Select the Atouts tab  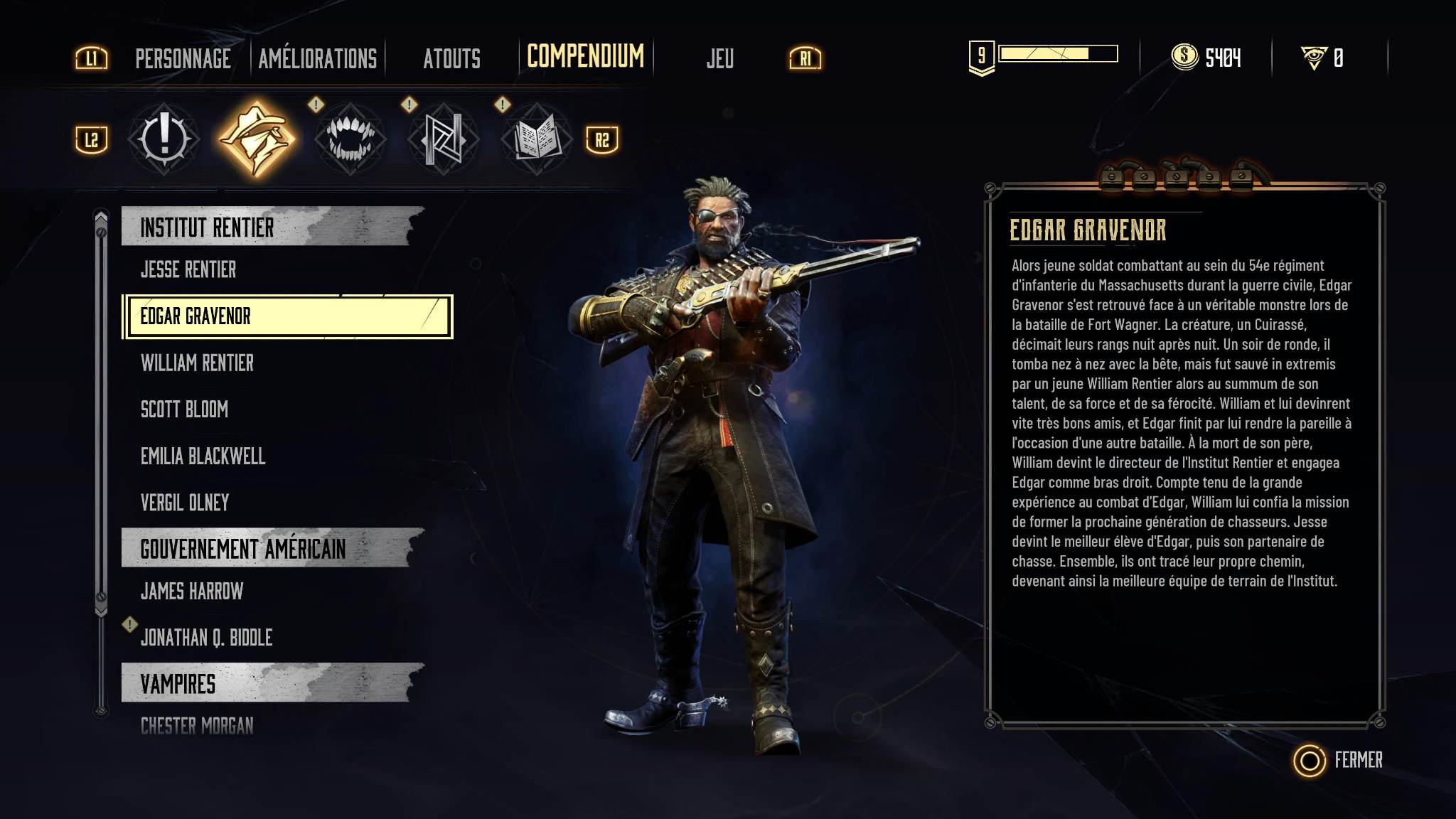point(451,58)
